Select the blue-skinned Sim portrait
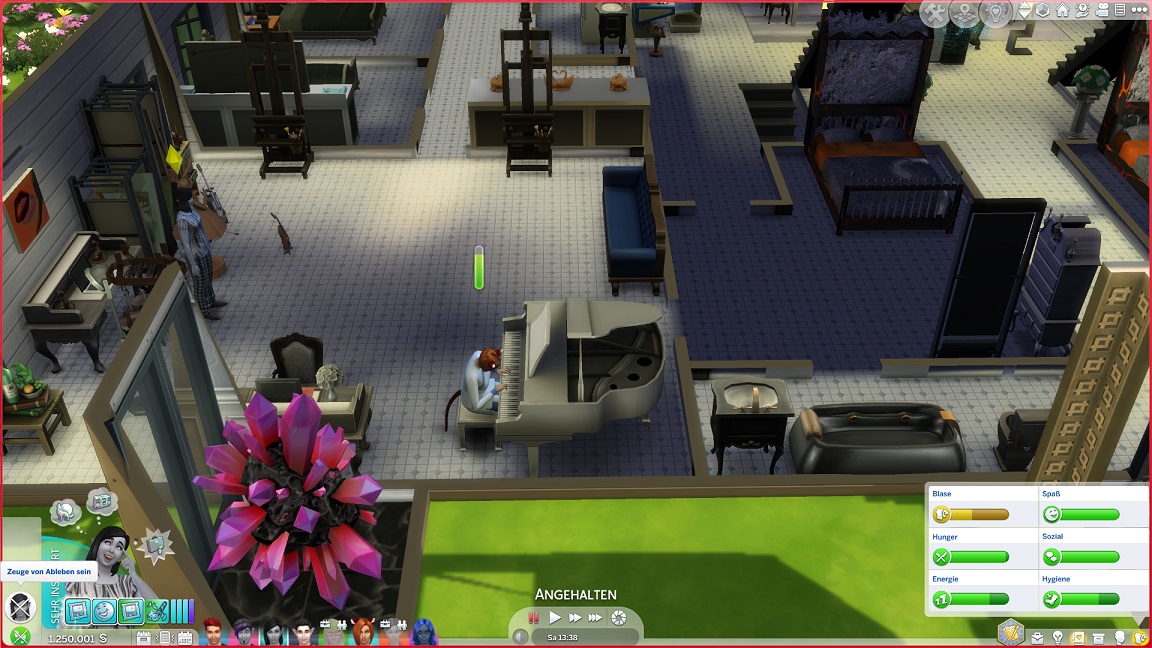 tap(422, 632)
